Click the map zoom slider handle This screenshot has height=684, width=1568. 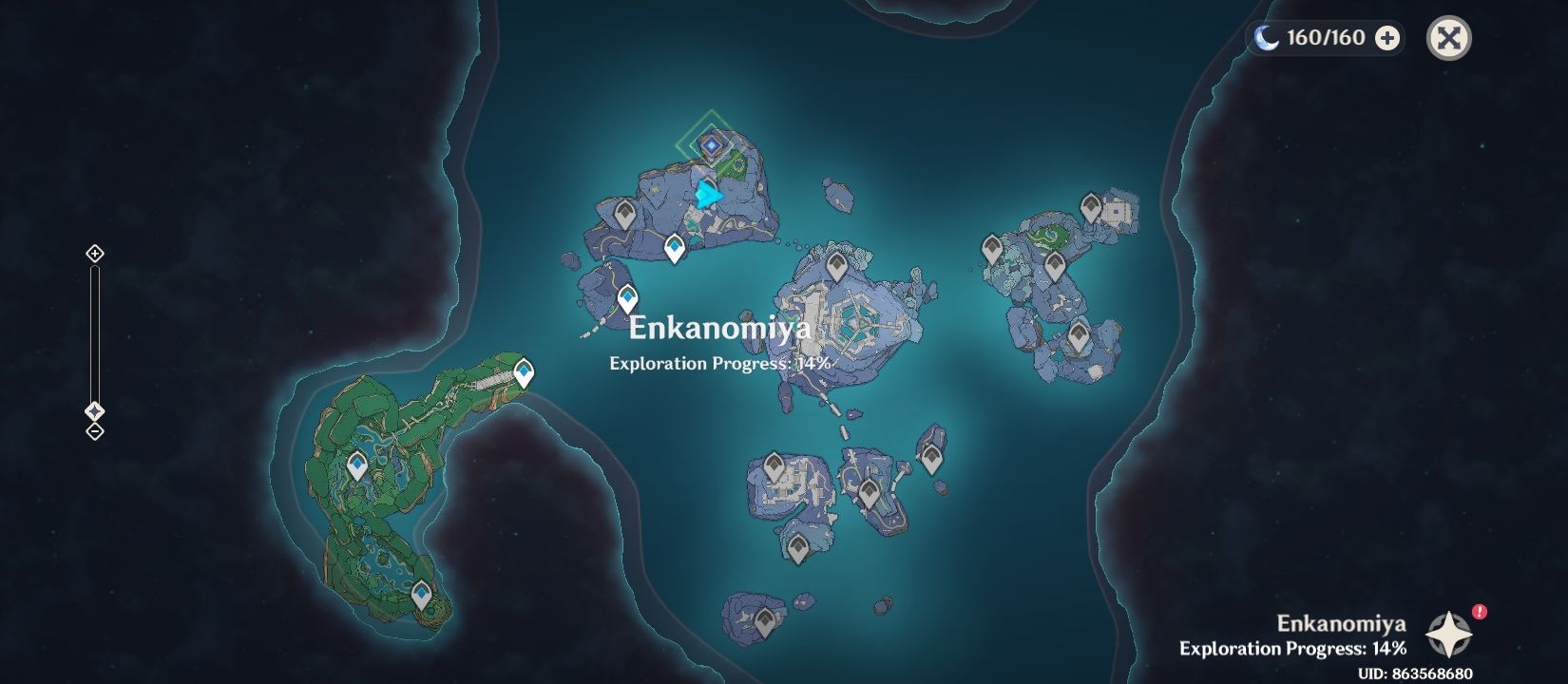(x=94, y=409)
